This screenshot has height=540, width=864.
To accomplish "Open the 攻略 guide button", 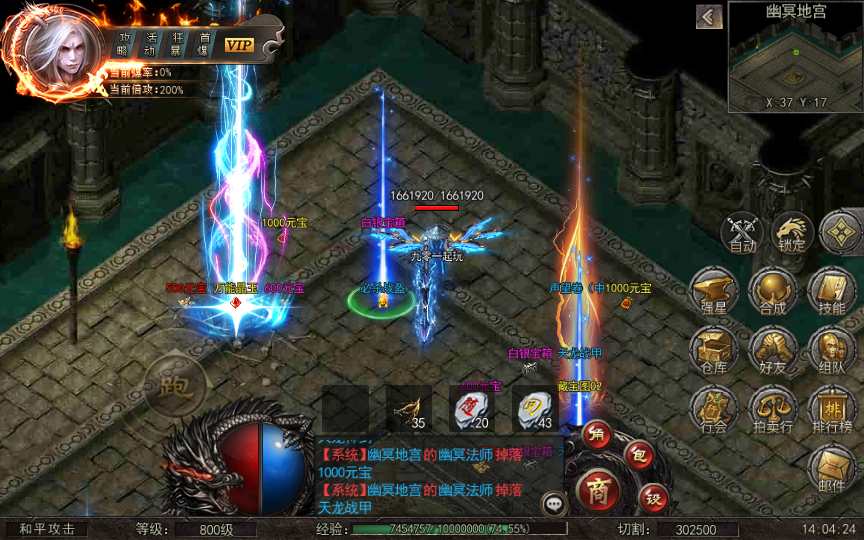I will [123, 43].
